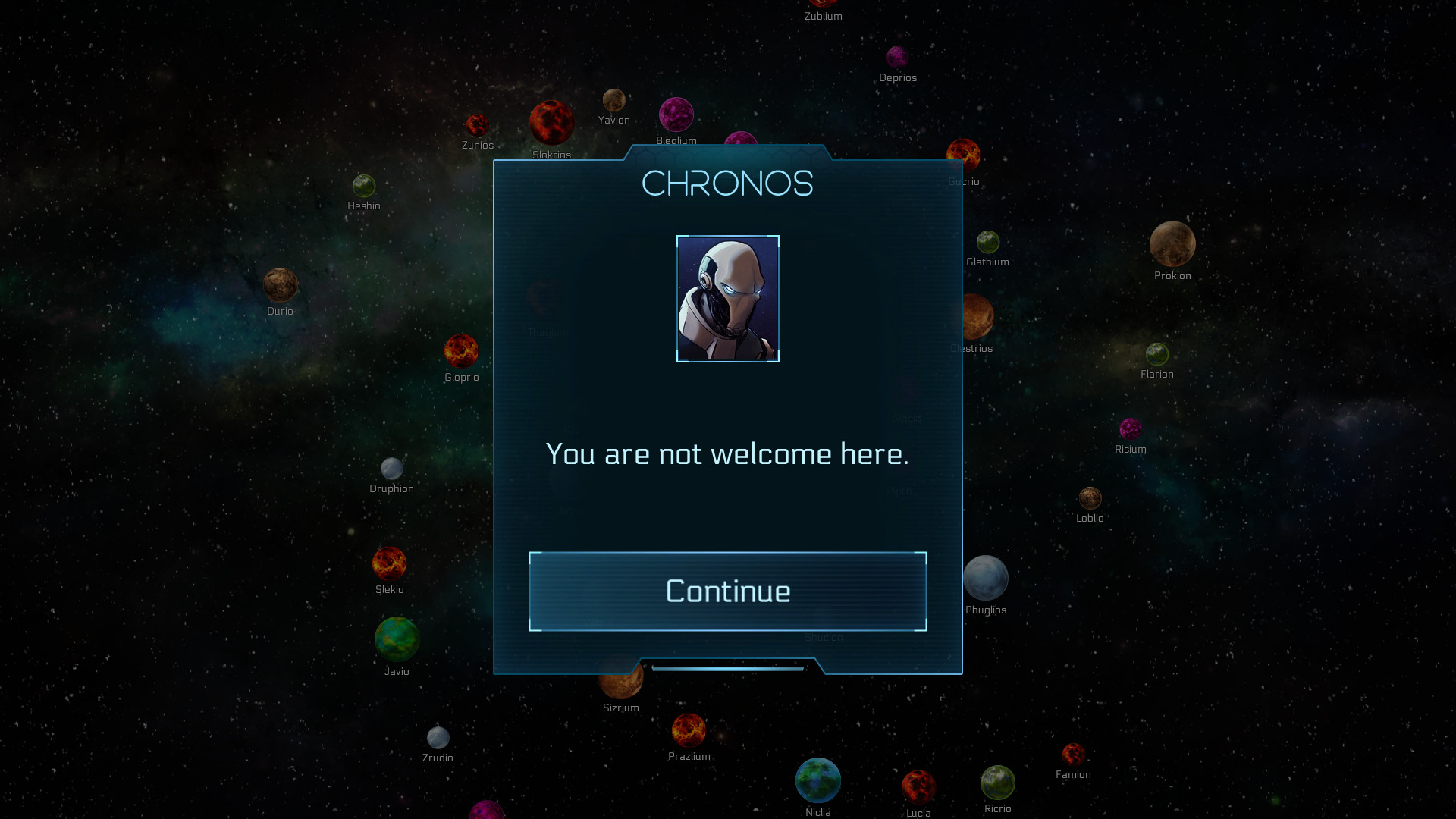Open the Chronos character portrait

727,300
